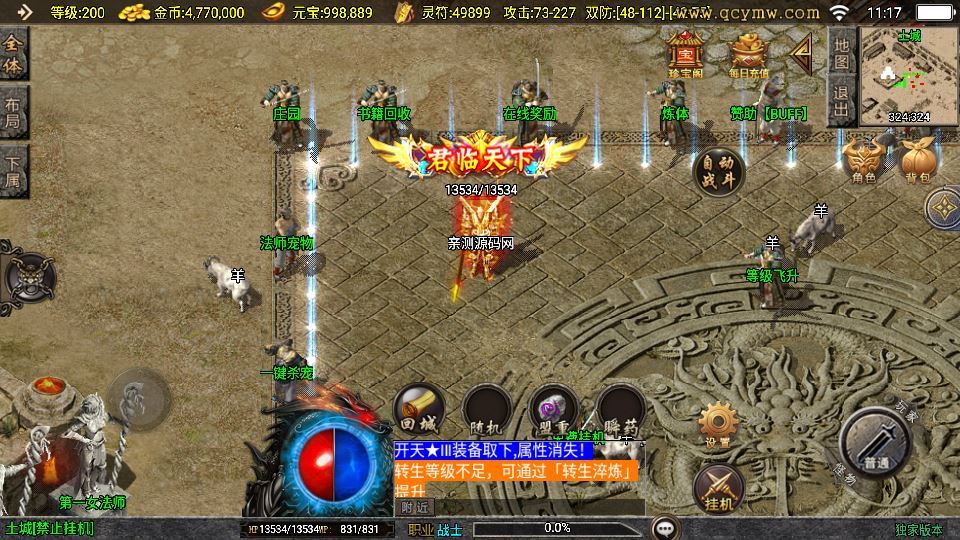The width and height of the screenshot is (960, 540).
Task: Select the 全体 tab on left
Action: (14, 55)
